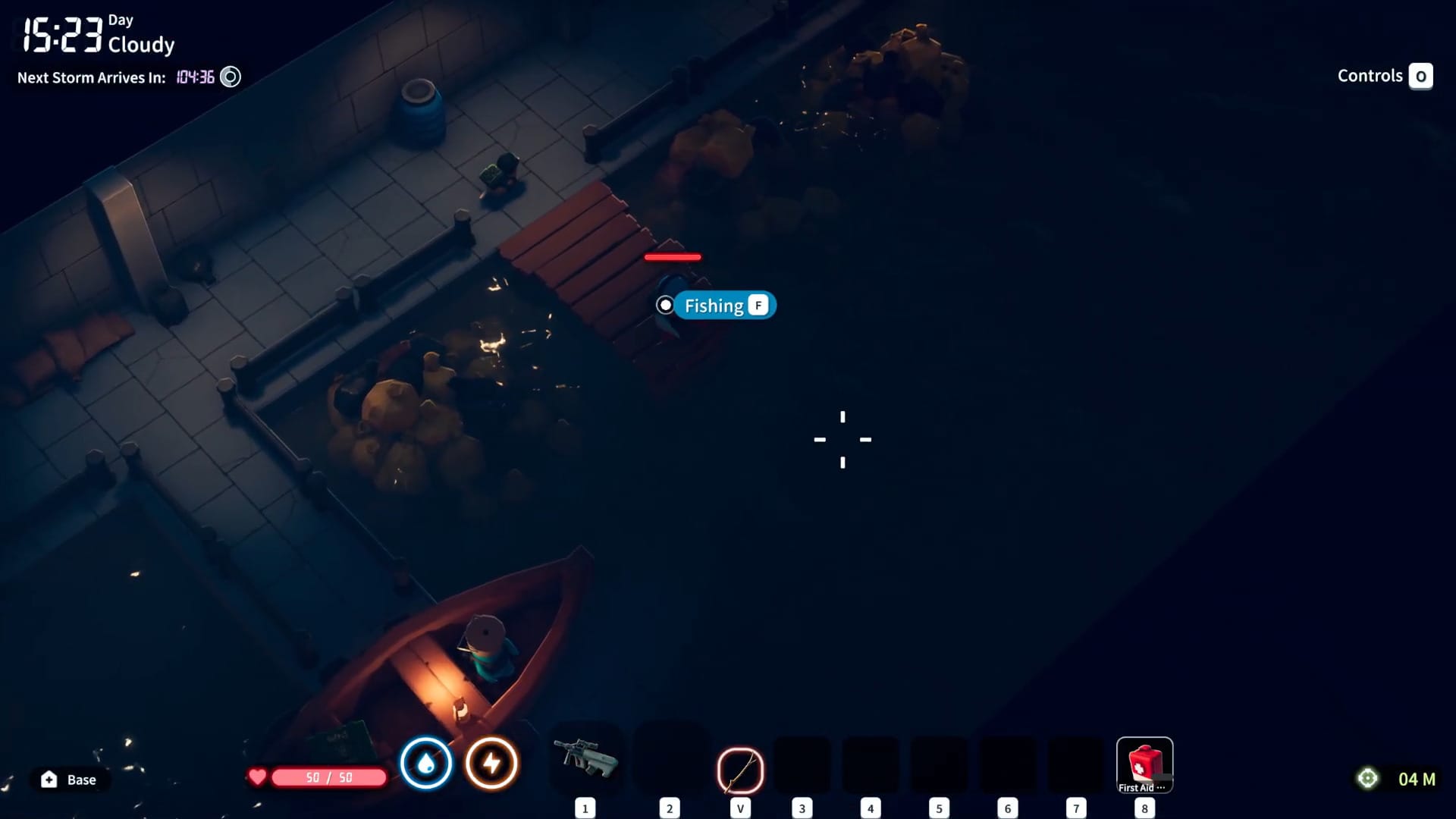Click the house icon on the Base button
Image resolution: width=1456 pixels, height=819 pixels.
[x=48, y=779]
